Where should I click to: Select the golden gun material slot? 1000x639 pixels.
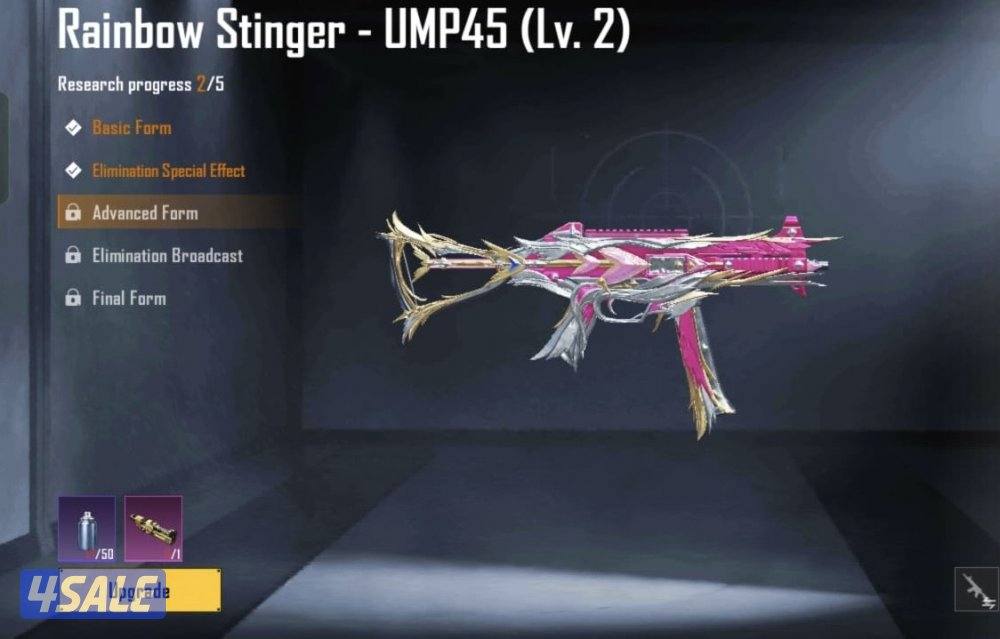coord(153,527)
